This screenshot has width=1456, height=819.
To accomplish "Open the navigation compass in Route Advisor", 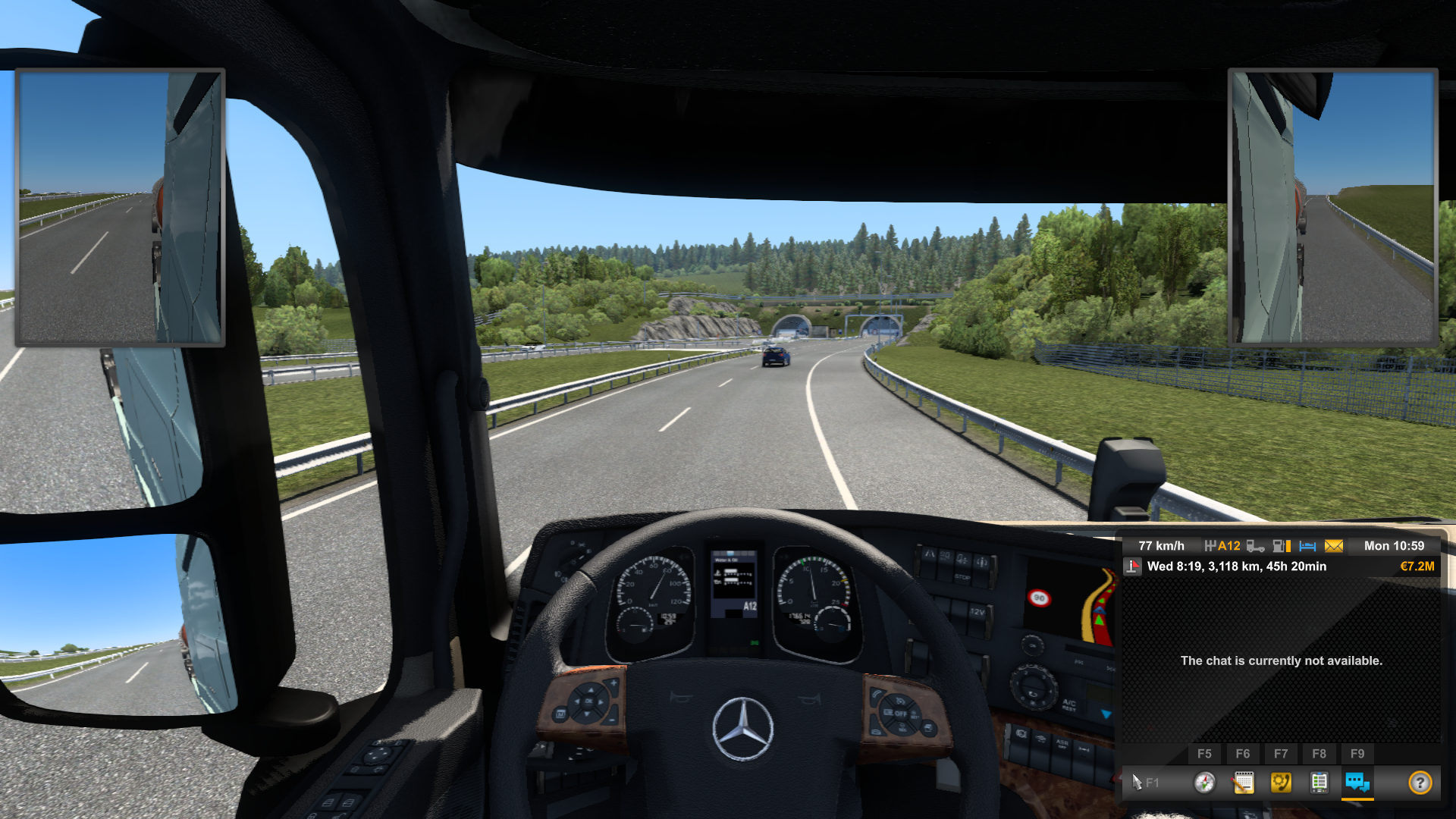I will point(1204,782).
